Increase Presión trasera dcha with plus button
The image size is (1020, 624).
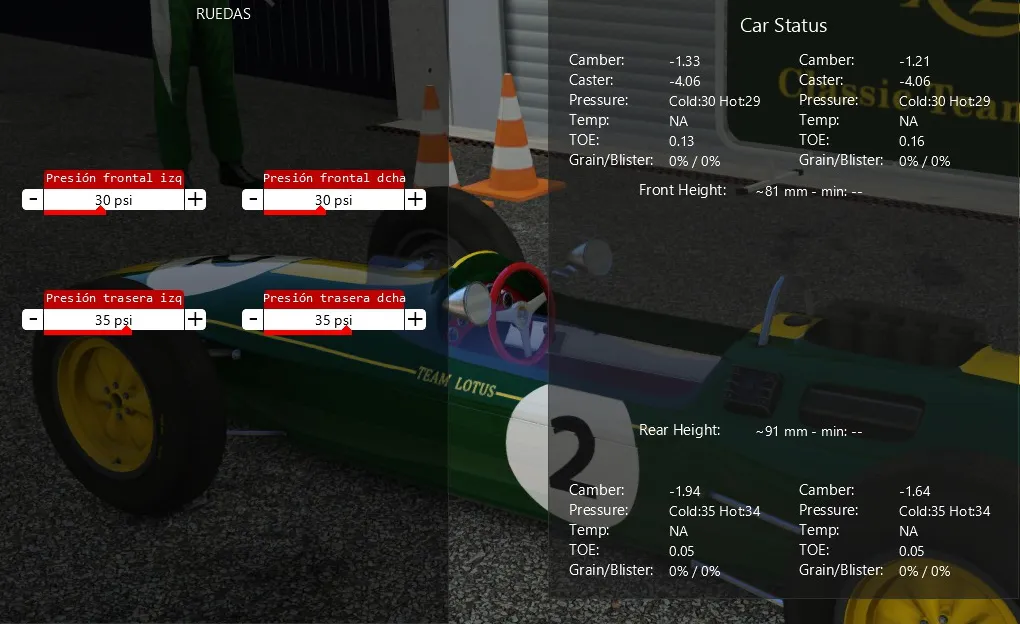click(x=415, y=320)
